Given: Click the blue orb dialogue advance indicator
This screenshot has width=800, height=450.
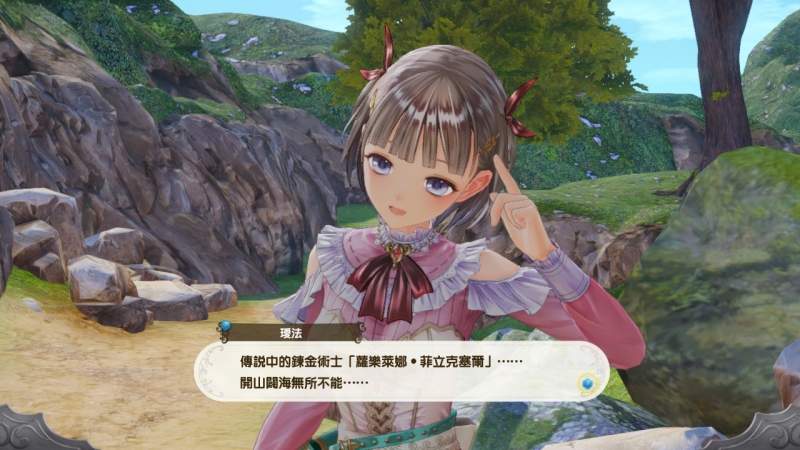Looking at the screenshot, I should (589, 383).
